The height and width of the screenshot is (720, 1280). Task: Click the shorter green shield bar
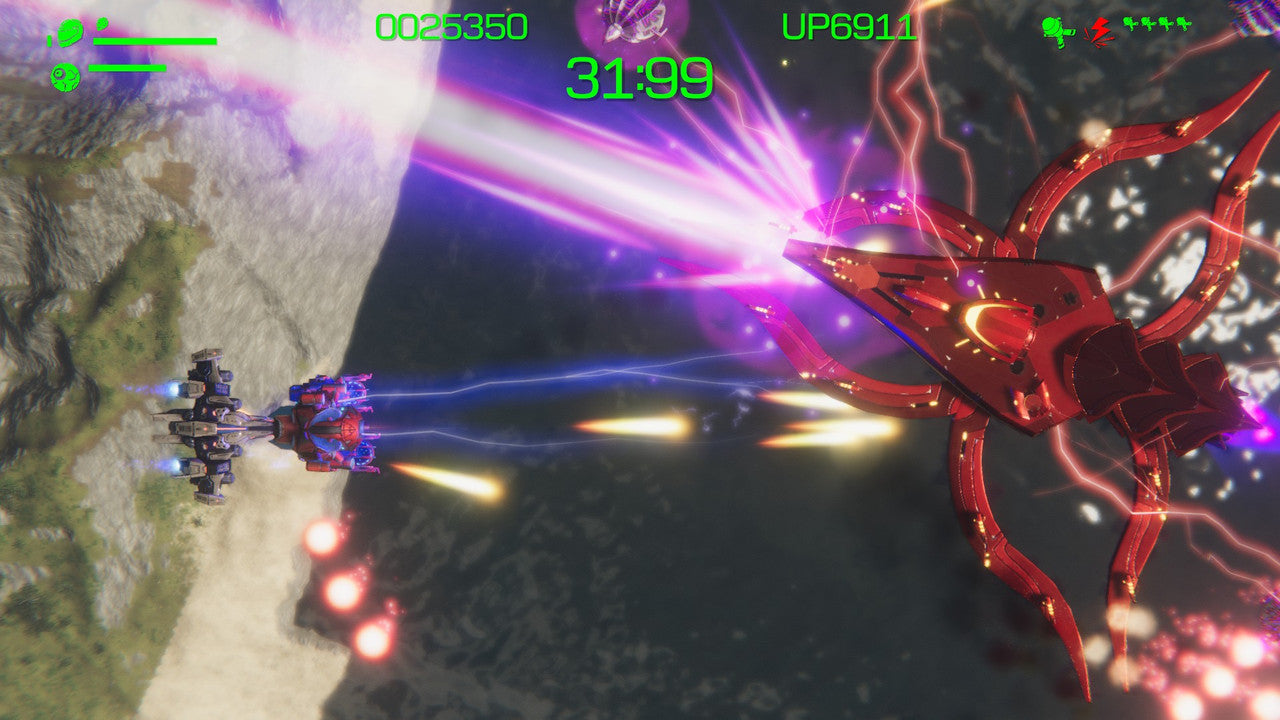[127, 68]
